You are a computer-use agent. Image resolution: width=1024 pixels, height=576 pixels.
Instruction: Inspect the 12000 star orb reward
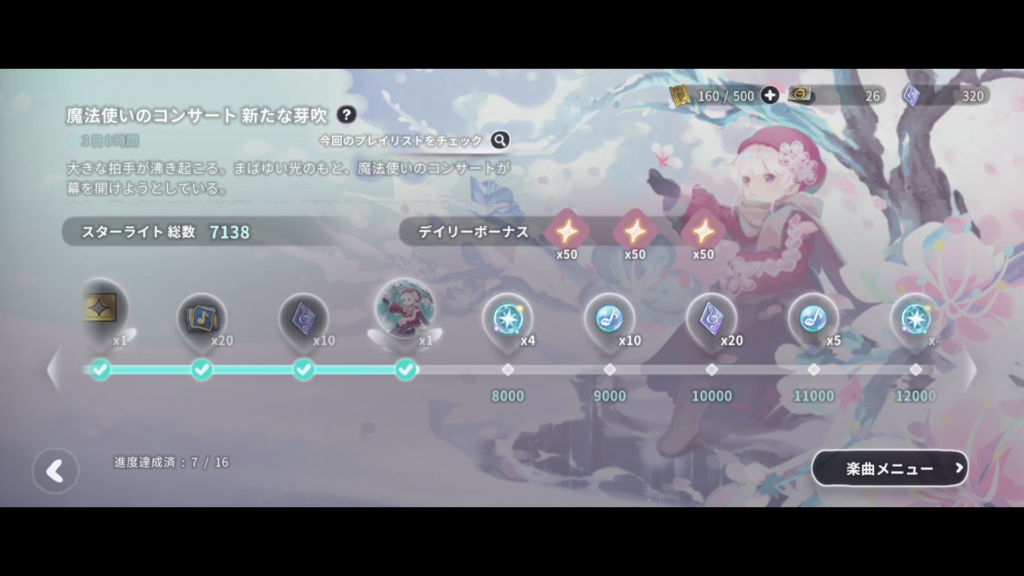pyautogui.click(x=914, y=319)
